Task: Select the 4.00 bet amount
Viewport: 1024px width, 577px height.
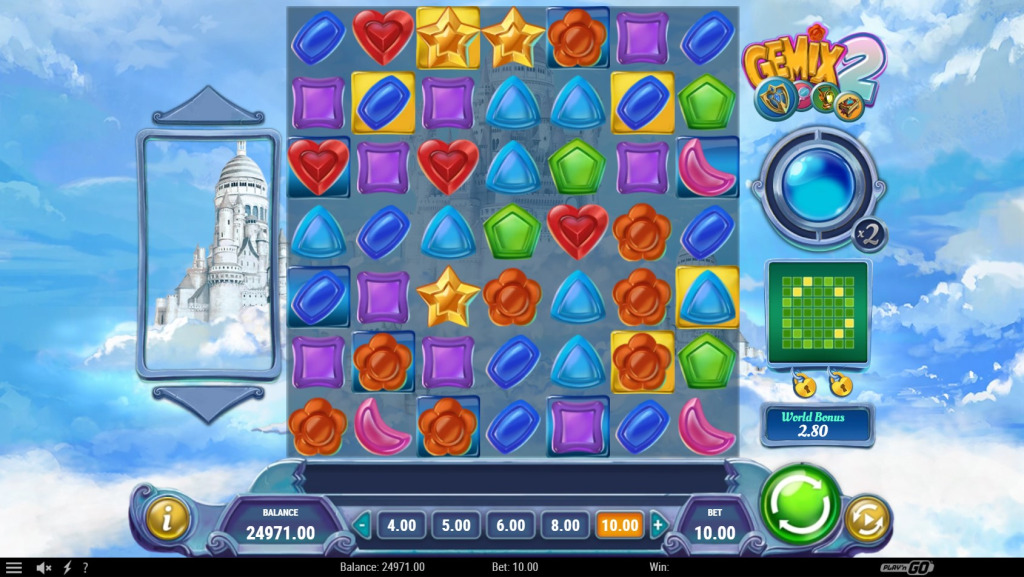Action: 401,524
